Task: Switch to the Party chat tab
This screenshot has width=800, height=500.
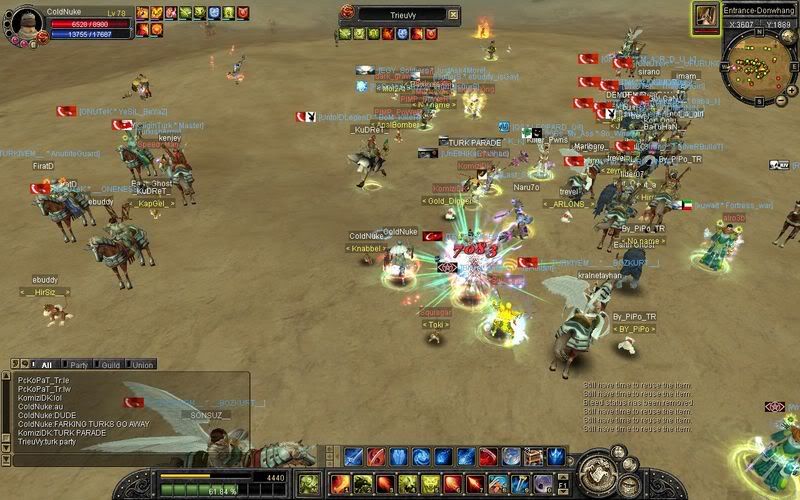Action: click(x=77, y=365)
